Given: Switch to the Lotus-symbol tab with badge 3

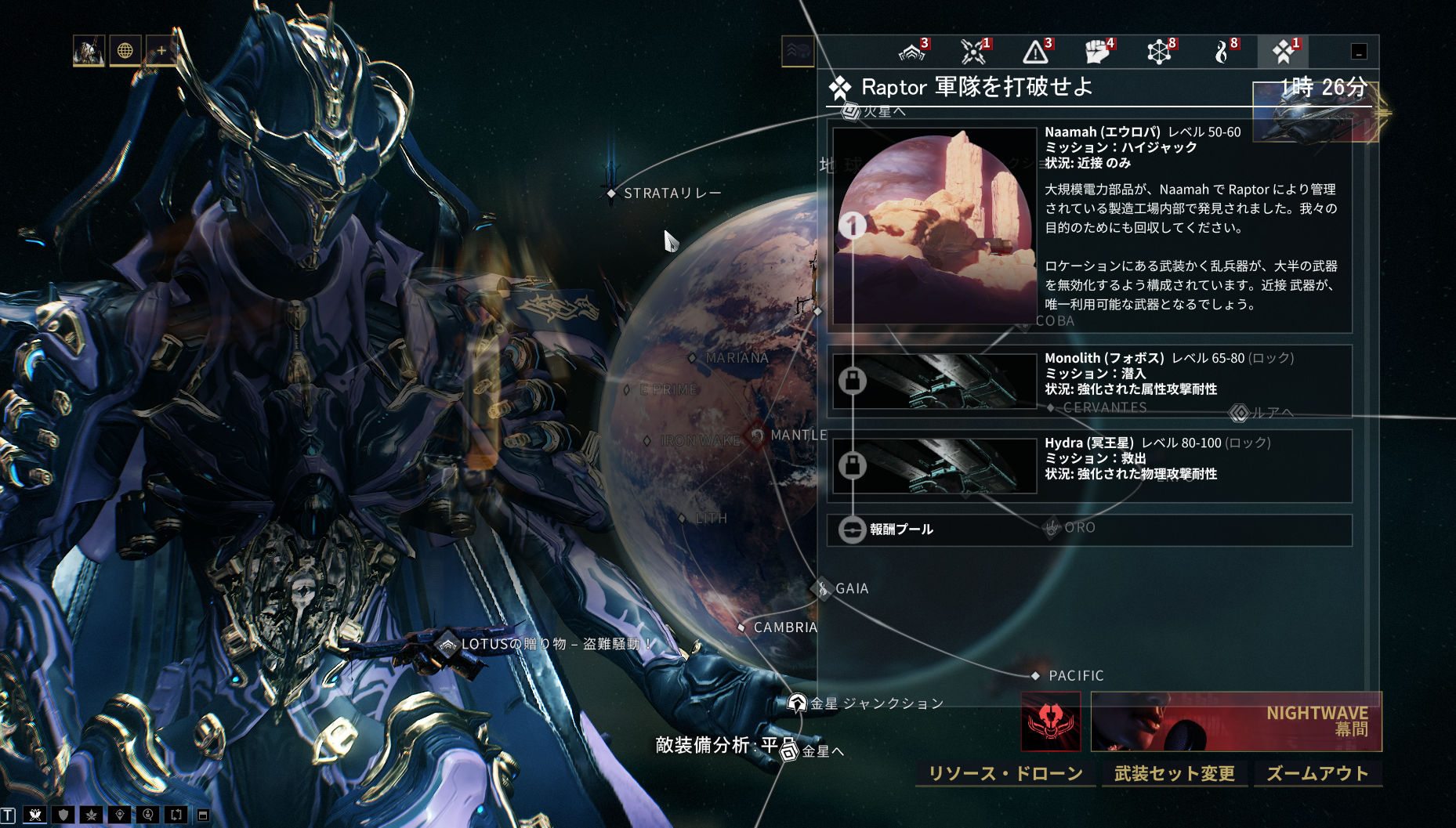Looking at the screenshot, I should [912, 52].
